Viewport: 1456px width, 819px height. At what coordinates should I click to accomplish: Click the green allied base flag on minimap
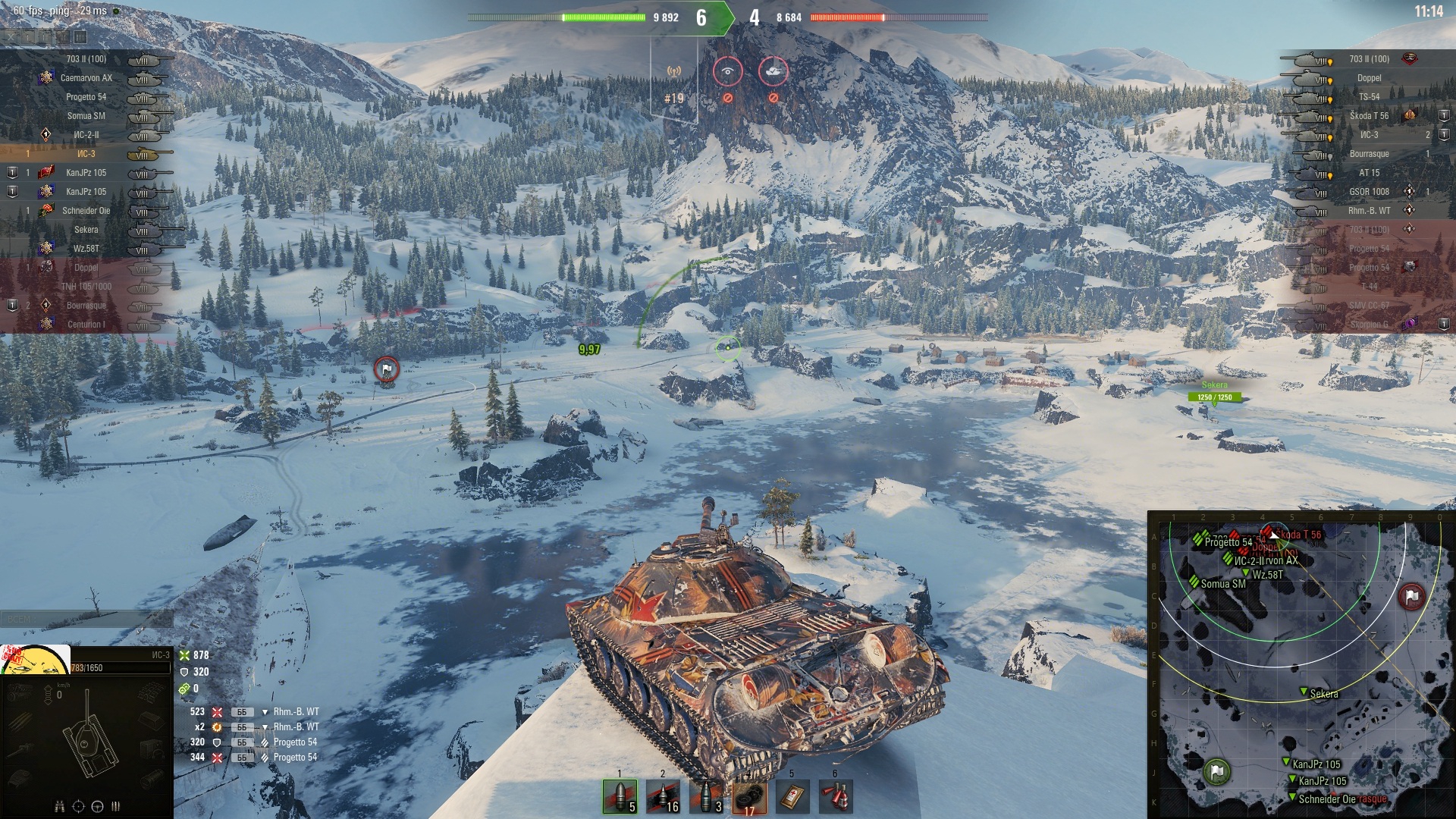(x=1217, y=772)
